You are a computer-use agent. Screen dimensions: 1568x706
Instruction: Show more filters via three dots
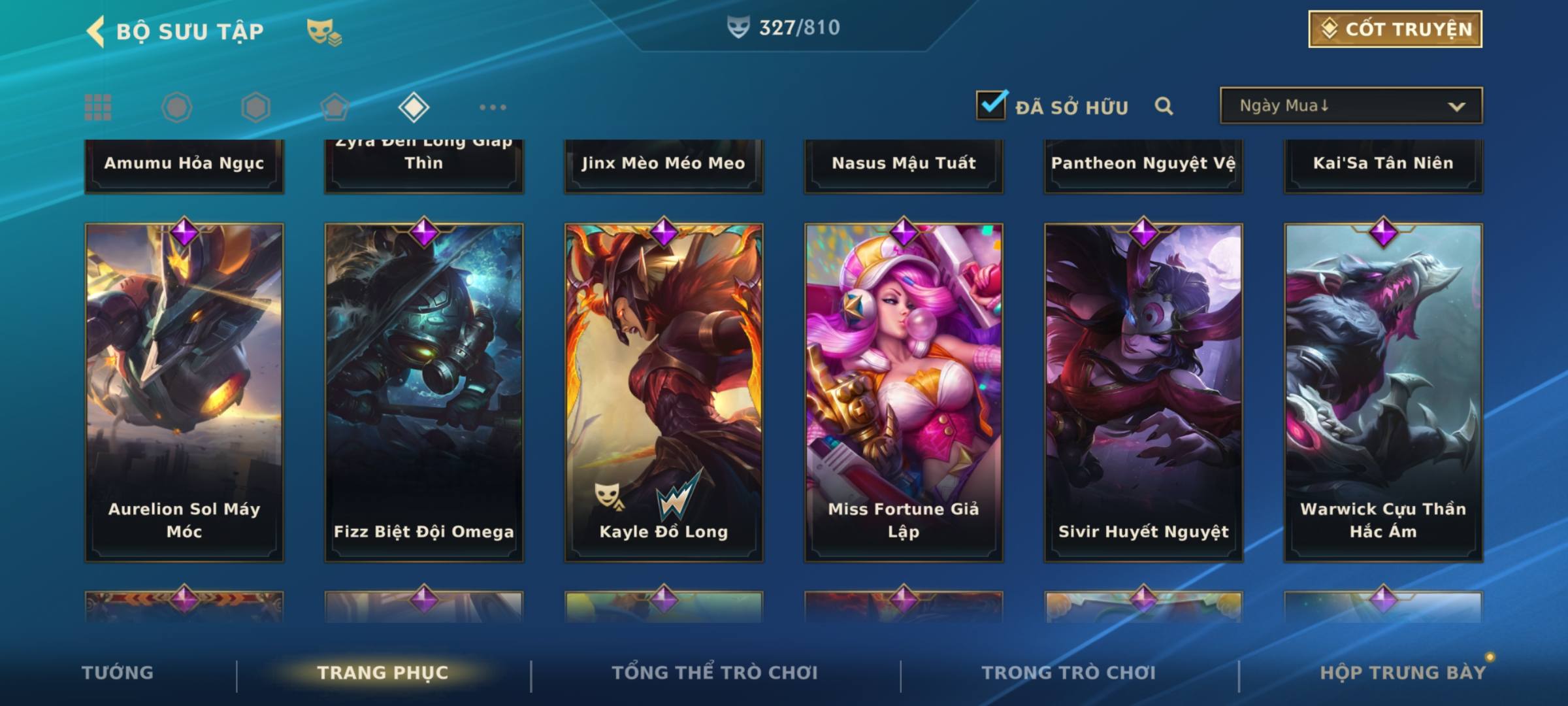(493, 107)
